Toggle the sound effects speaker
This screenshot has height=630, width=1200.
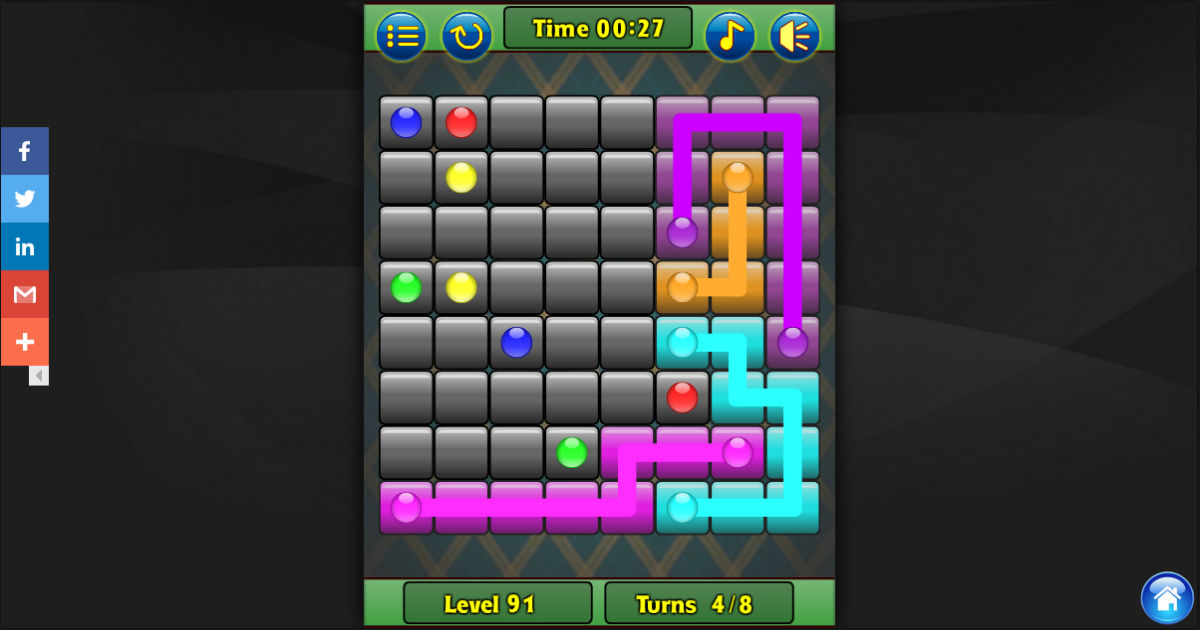coord(794,36)
